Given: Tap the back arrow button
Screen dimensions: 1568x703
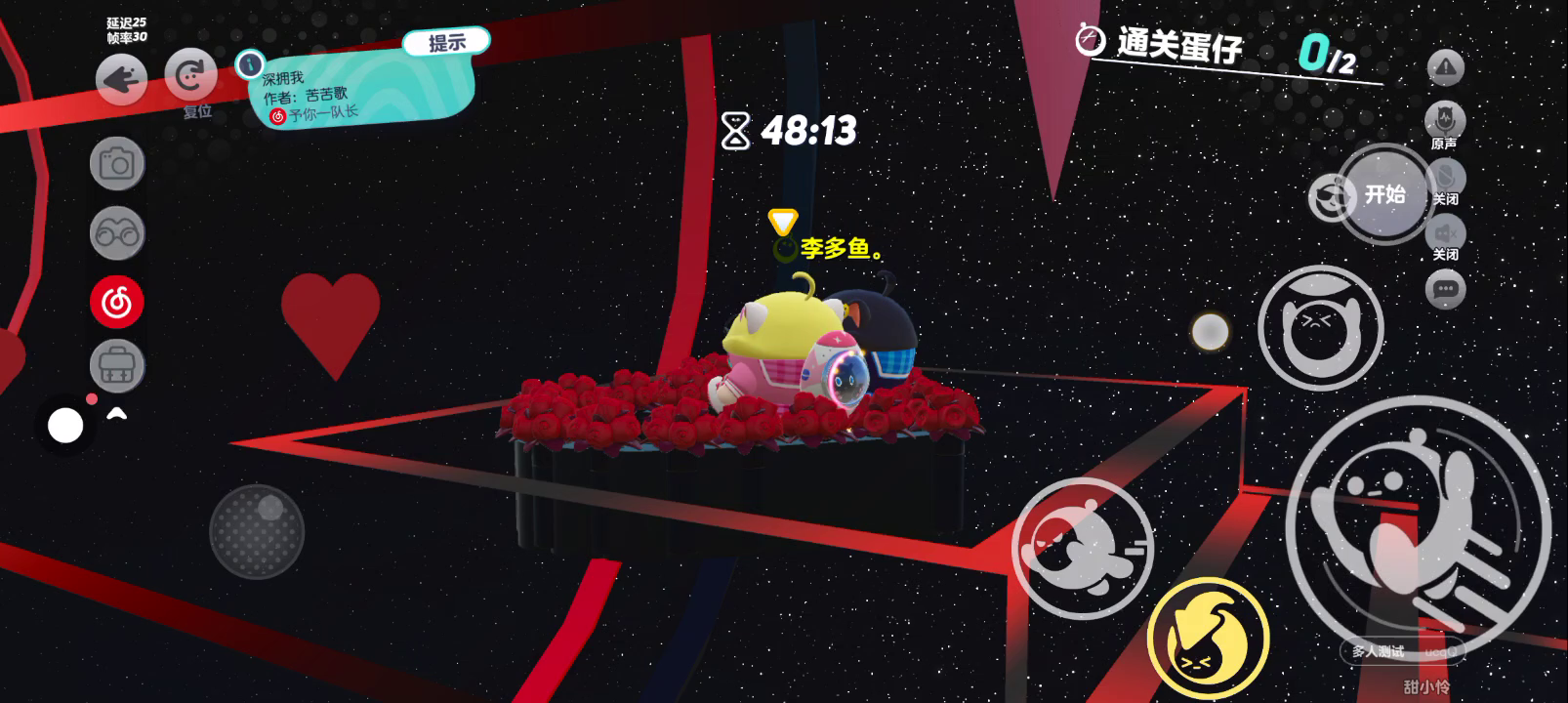Looking at the screenshot, I should click(122, 79).
